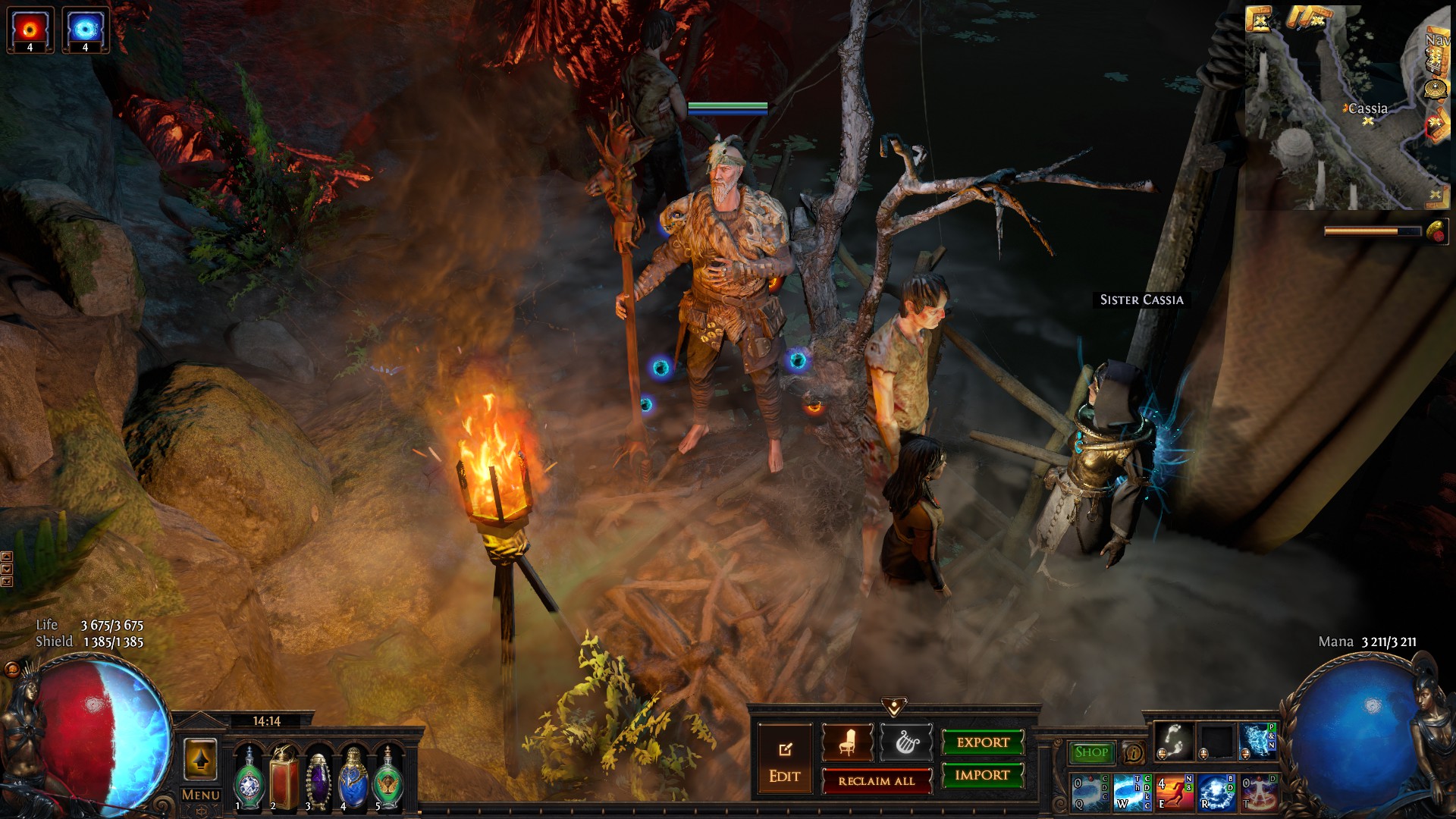Import a hideout layout
The width and height of the screenshot is (1456, 819).
tap(982, 775)
